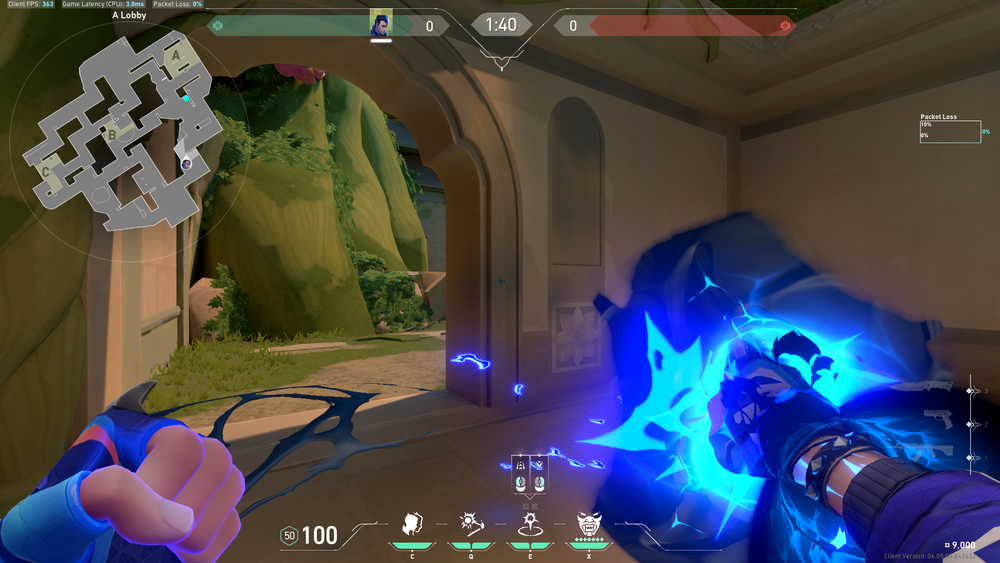This screenshot has height=563, width=1000.
Task: Trigger the Dimensional Drift mask ultimate
Action: pyautogui.click(x=588, y=524)
